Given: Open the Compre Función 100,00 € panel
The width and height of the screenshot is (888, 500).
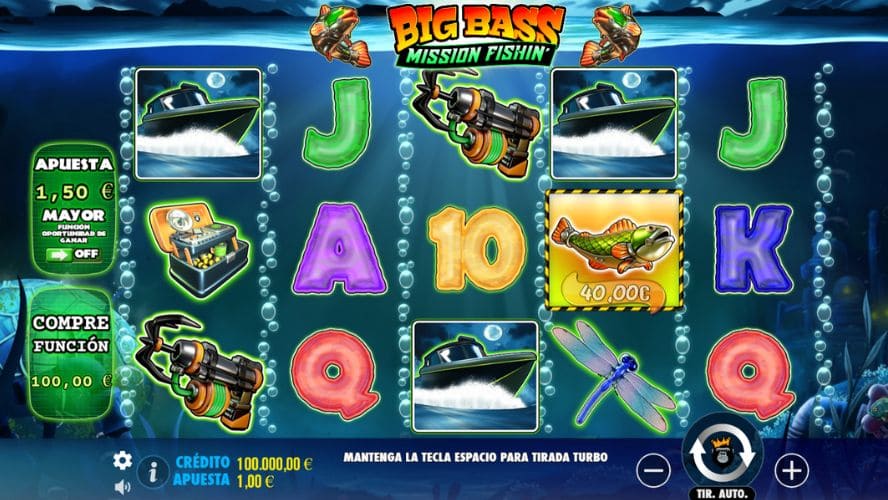Looking at the screenshot, I should [x=71, y=352].
